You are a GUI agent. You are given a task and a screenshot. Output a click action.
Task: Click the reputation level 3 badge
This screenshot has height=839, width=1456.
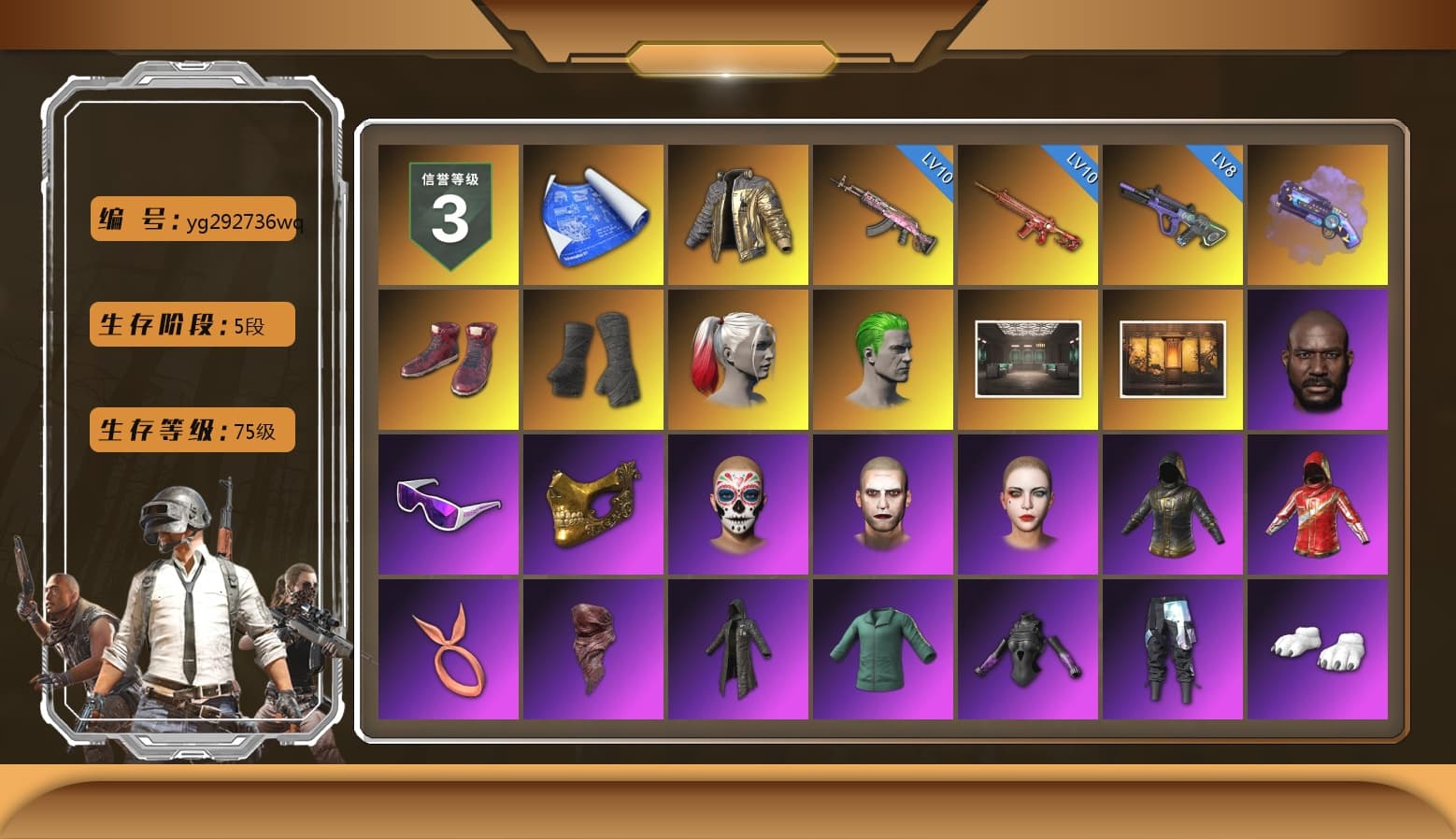[447, 215]
